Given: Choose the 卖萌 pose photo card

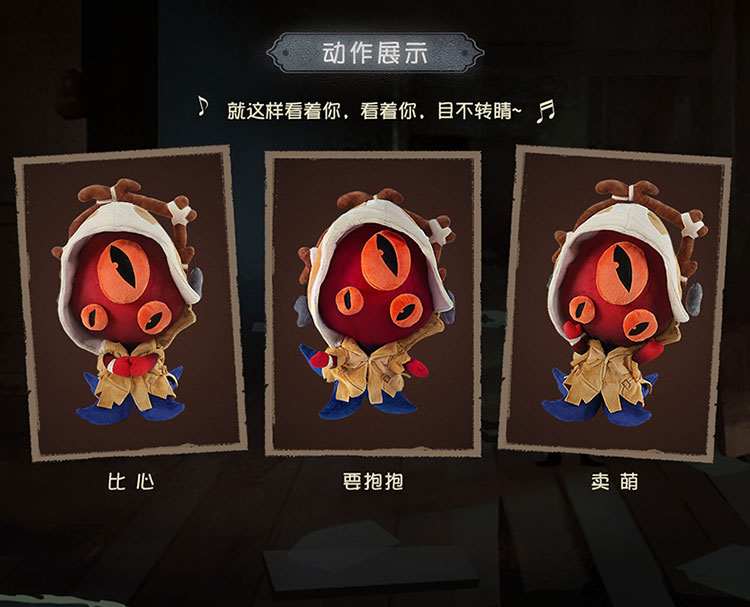Looking at the screenshot, I should (x=614, y=303).
